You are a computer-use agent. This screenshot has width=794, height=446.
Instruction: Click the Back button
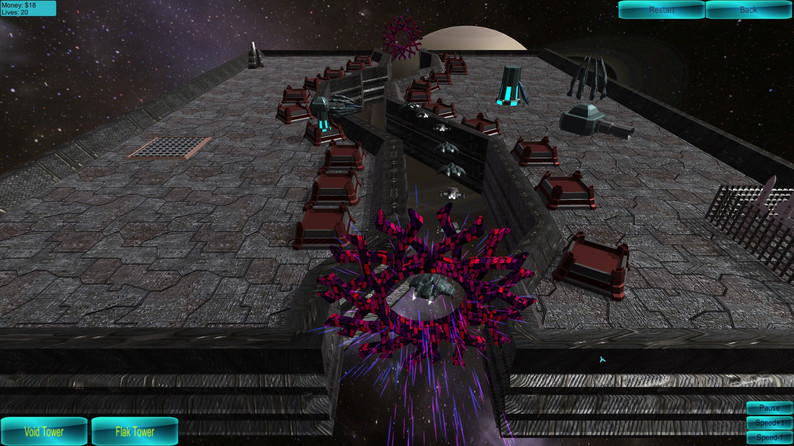click(748, 10)
